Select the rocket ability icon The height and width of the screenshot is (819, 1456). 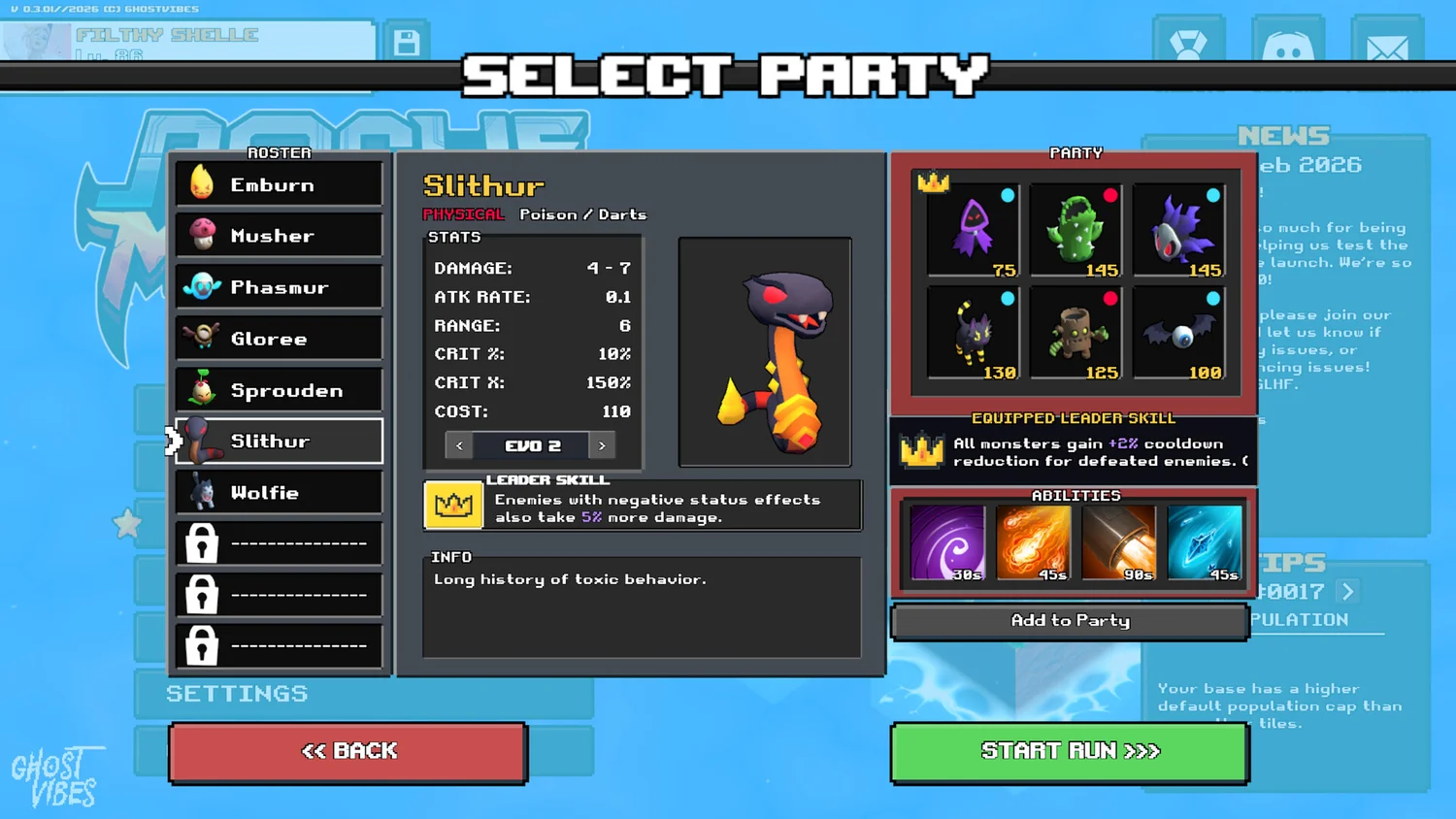point(1119,543)
